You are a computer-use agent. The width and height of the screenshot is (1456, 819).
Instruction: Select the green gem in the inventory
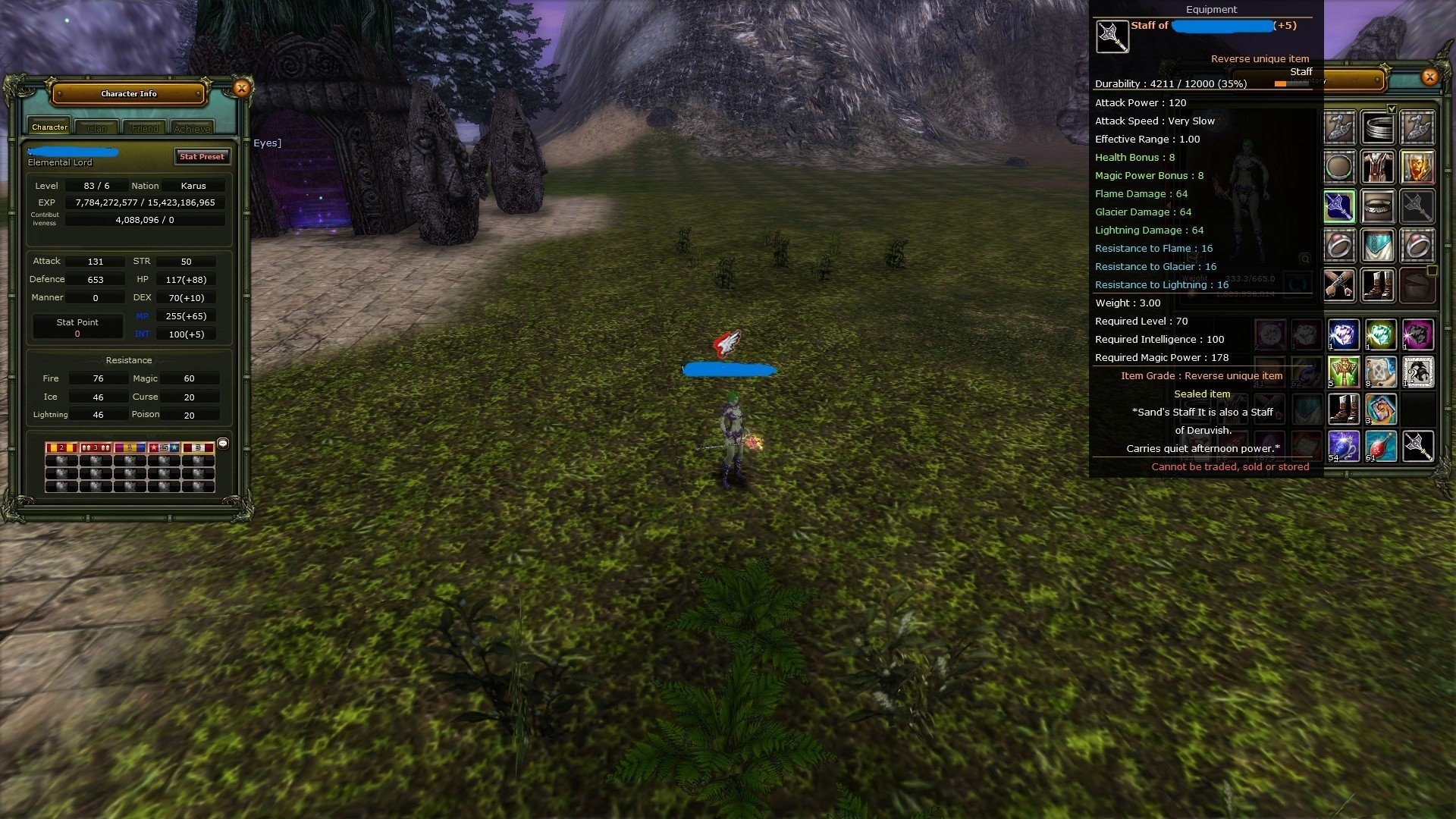tap(1381, 334)
